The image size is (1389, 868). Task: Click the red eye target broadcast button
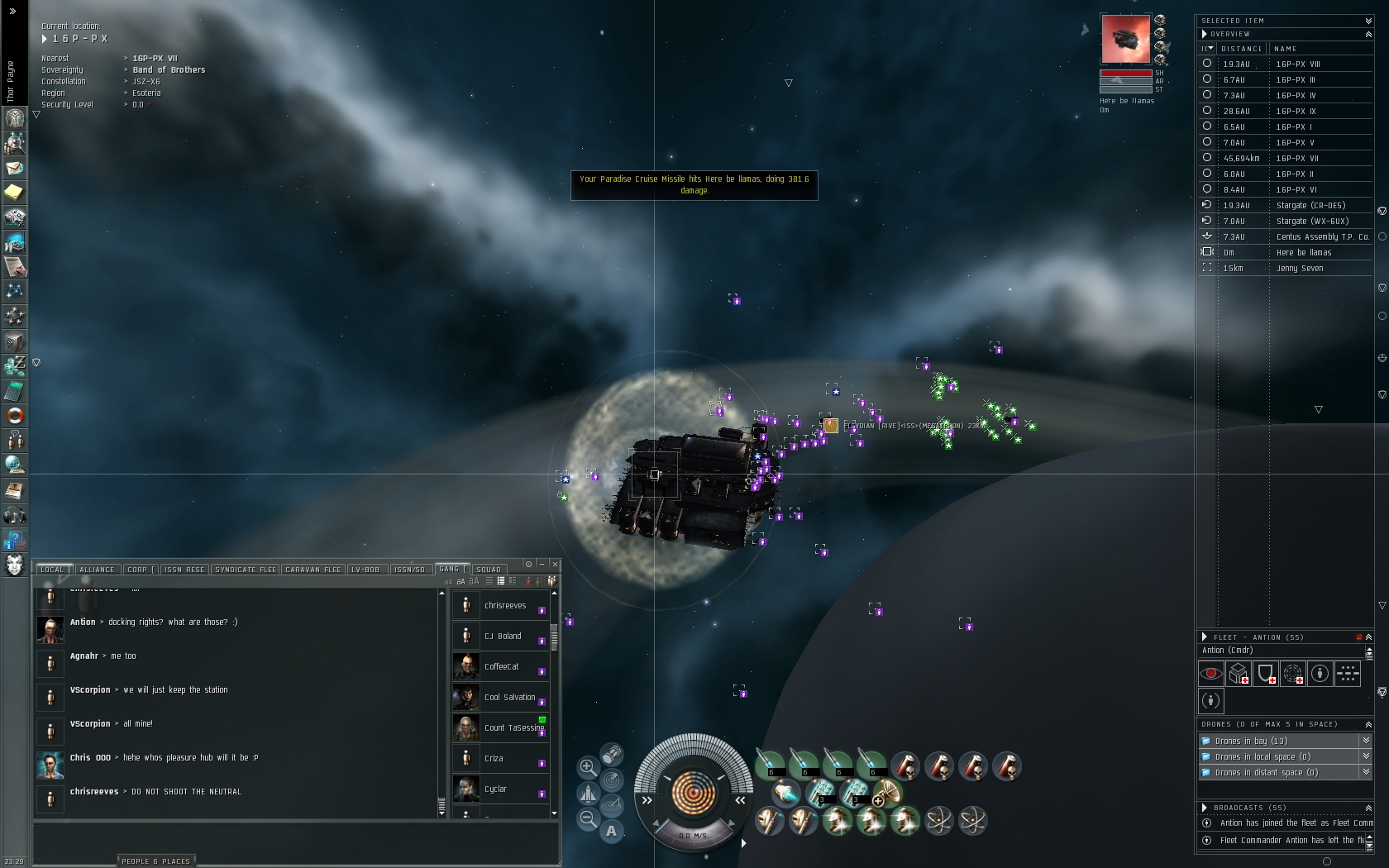point(1211,674)
